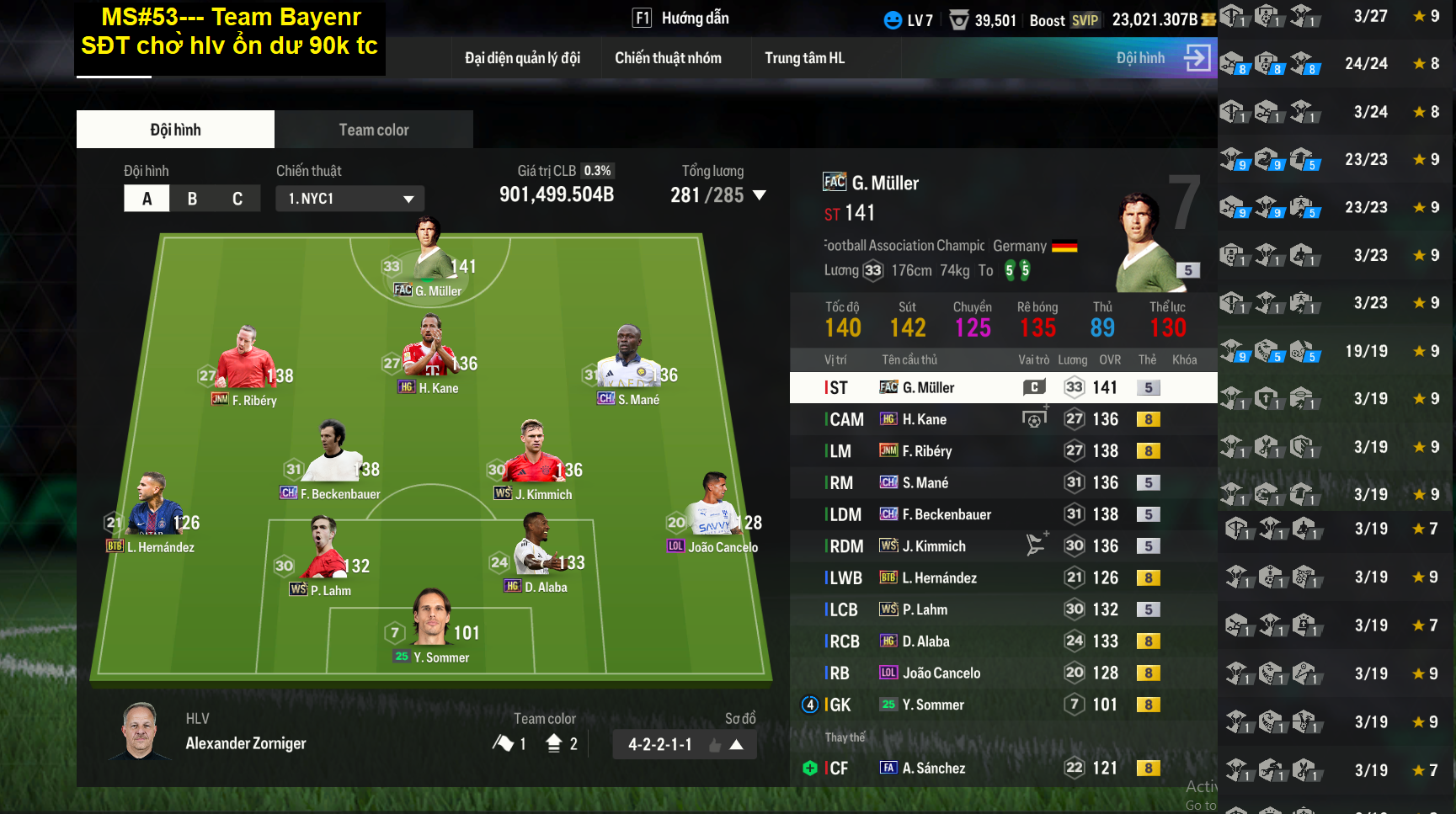Image resolution: width=1456 pixels, height=814 pixels.
Task: Expand the 4-2-2-1-1 formation selector
Action: 737,743
